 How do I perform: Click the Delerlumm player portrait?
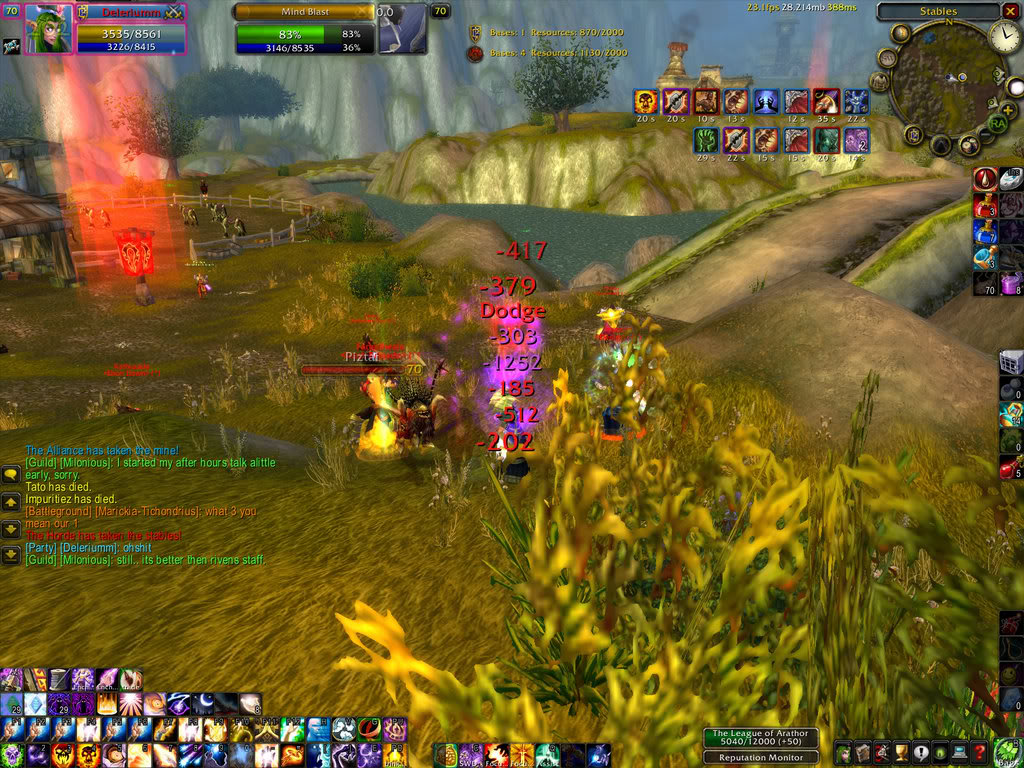46,29
